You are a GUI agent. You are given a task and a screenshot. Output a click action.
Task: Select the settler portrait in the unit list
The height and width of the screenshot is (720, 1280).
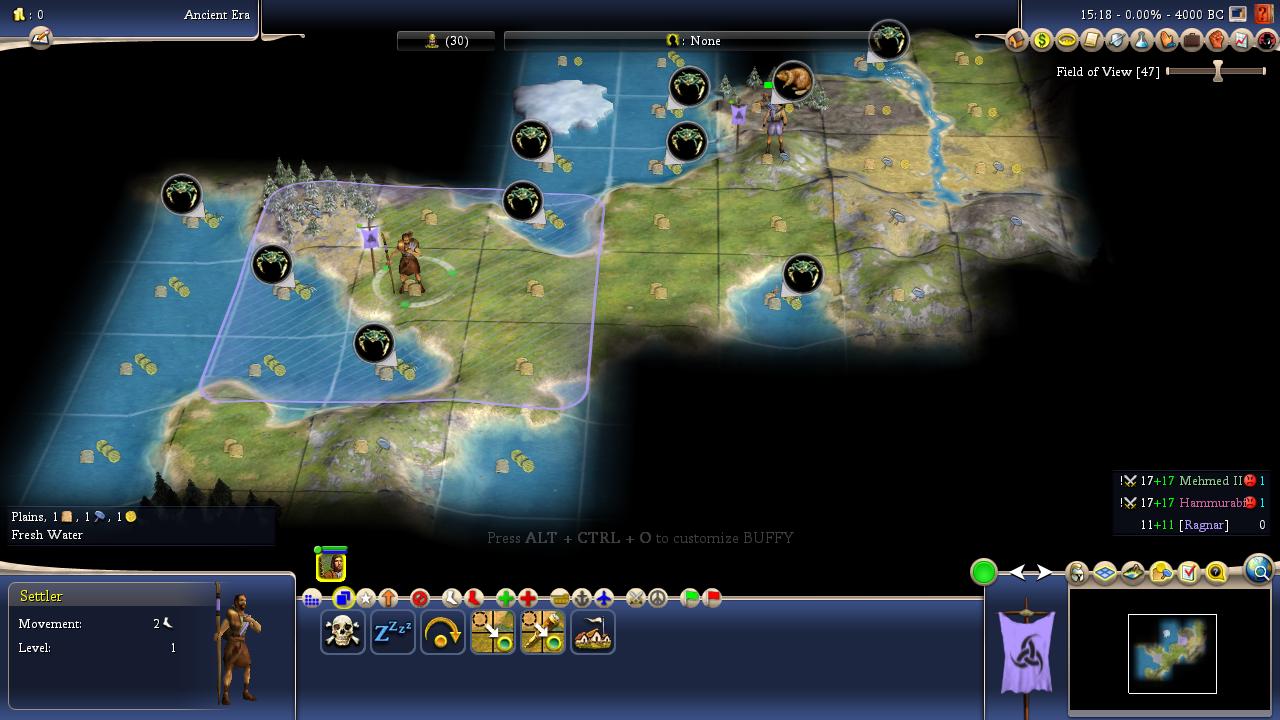click(331, 566)
